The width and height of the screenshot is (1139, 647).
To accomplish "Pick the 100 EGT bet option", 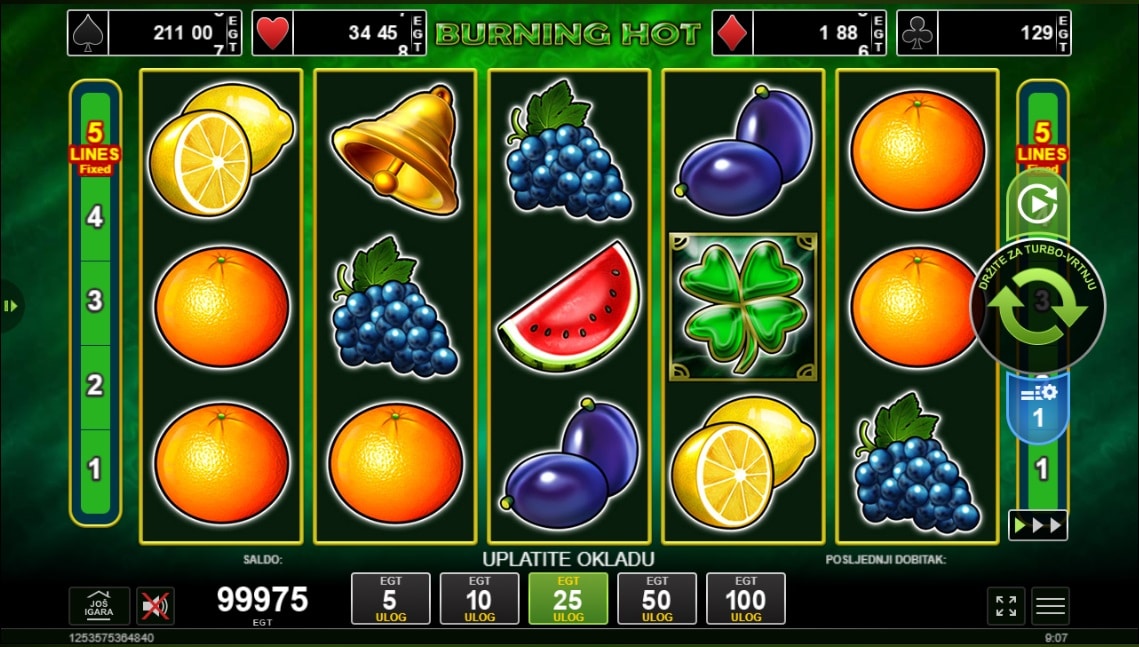I will (746, 599).
